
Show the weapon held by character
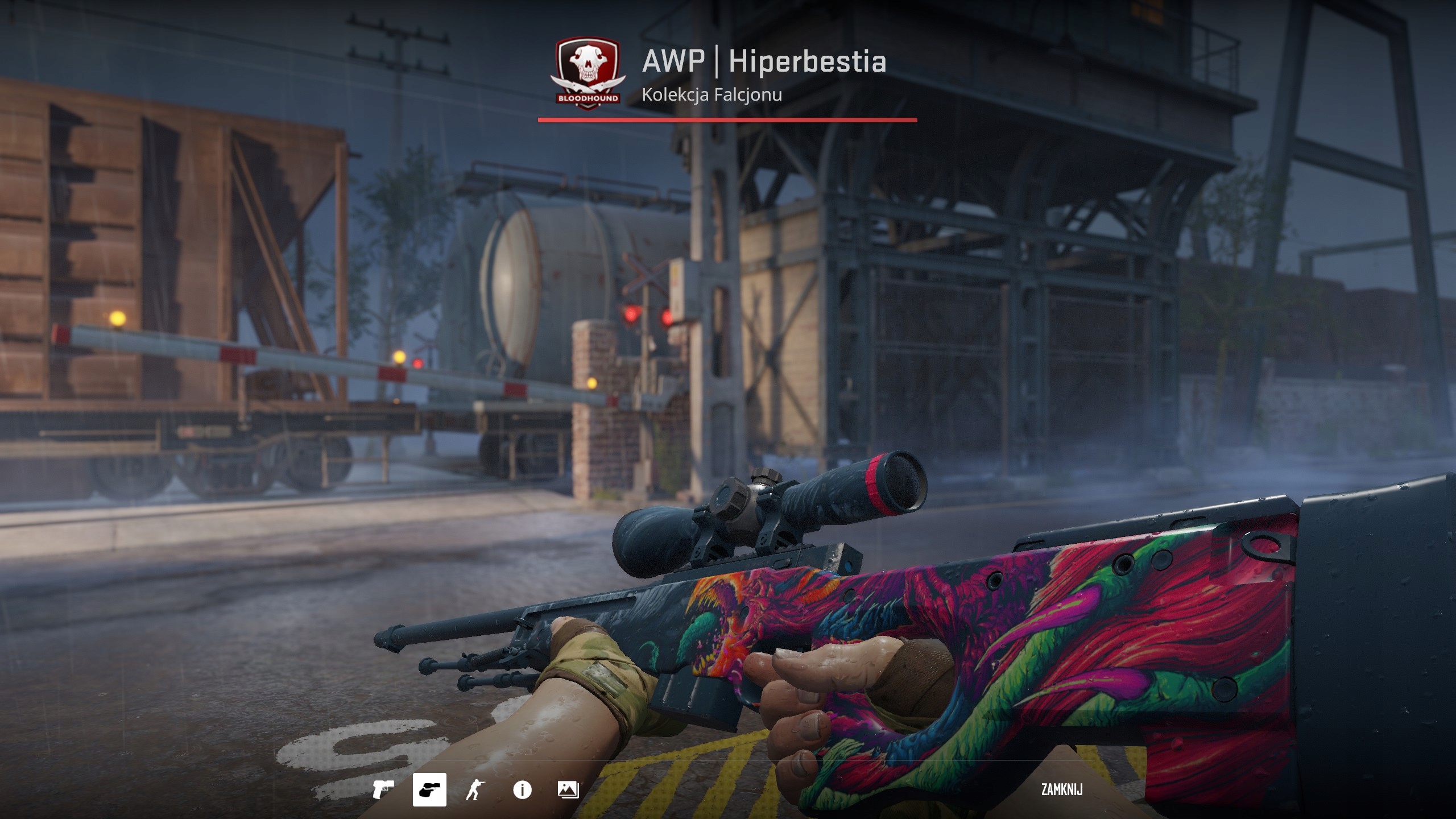475,790
